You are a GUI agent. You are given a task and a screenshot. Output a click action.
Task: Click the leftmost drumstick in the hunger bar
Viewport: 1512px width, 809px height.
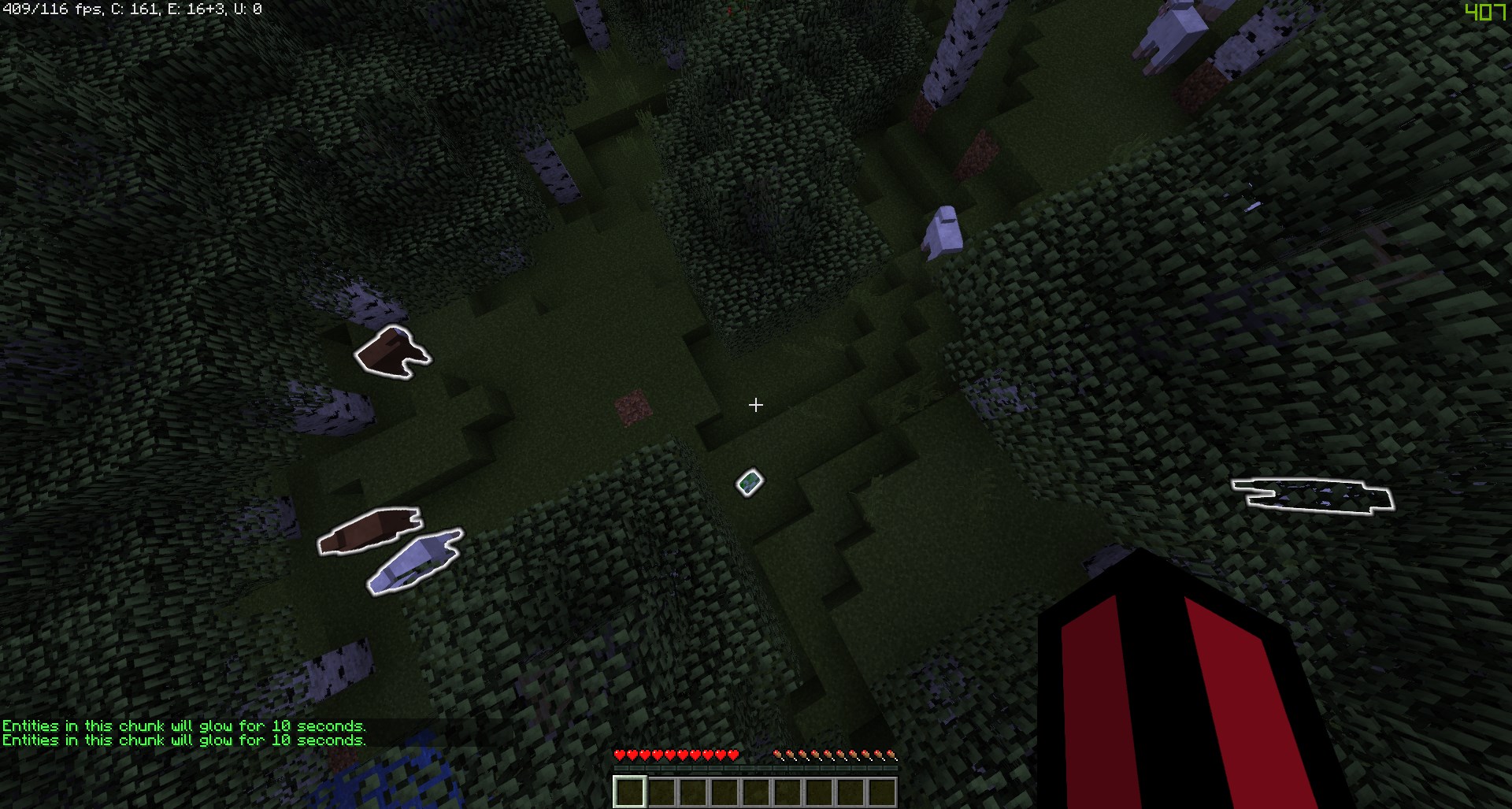pos(780,754)
